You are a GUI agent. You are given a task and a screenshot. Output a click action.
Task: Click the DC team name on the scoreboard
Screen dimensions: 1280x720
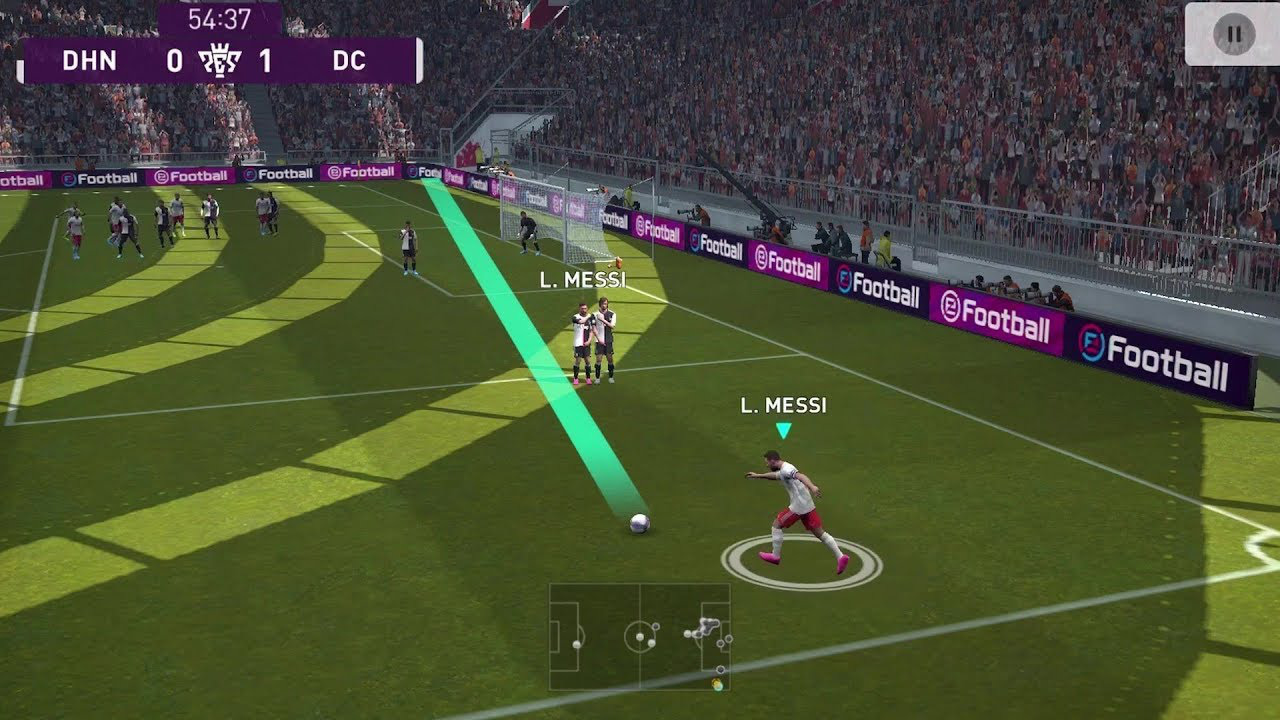click(350, 62)
